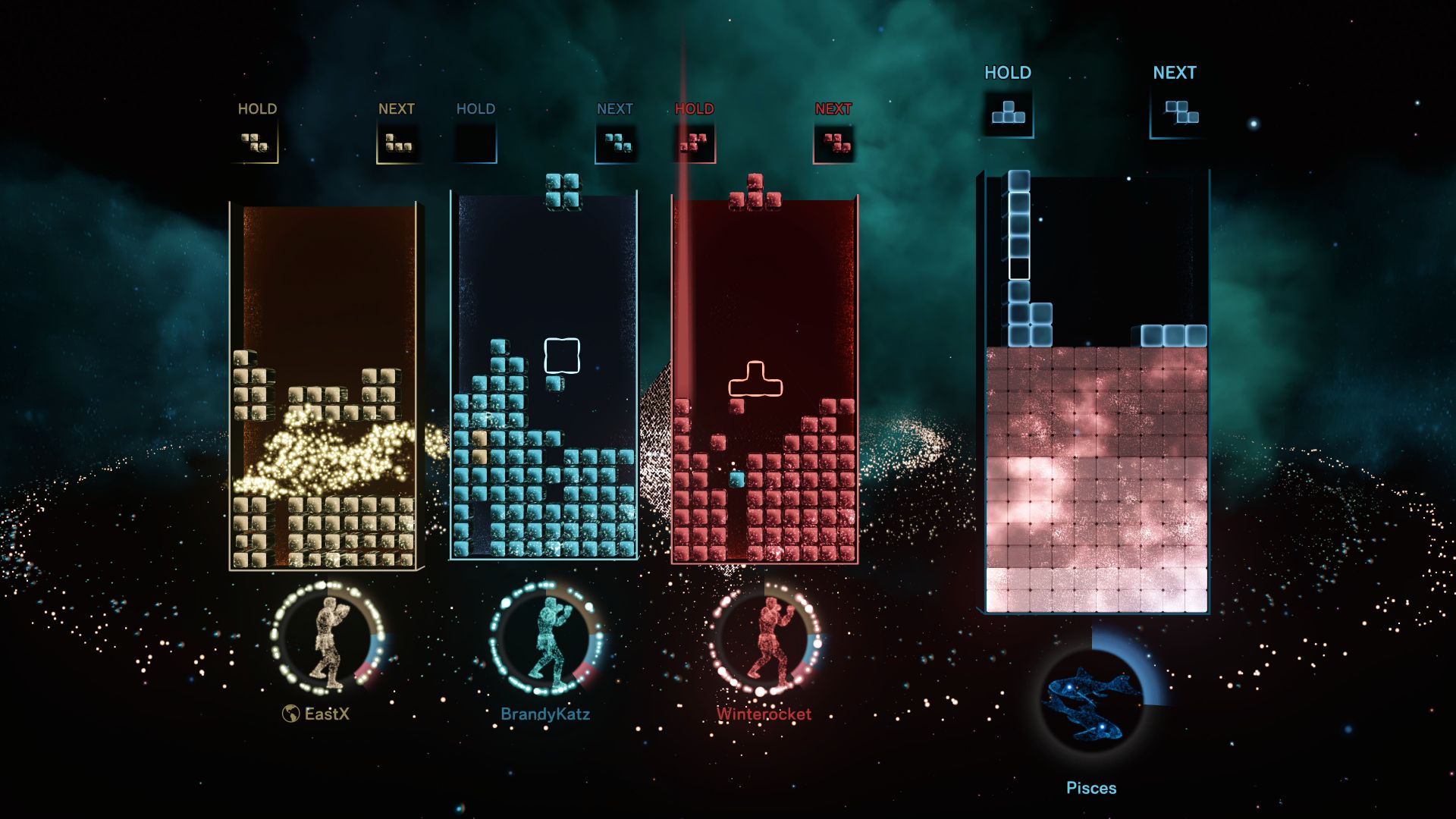Select BrandyKatz's boxer avatar
This screenshot has height=819, width=1456.
[x=547, y=639]
